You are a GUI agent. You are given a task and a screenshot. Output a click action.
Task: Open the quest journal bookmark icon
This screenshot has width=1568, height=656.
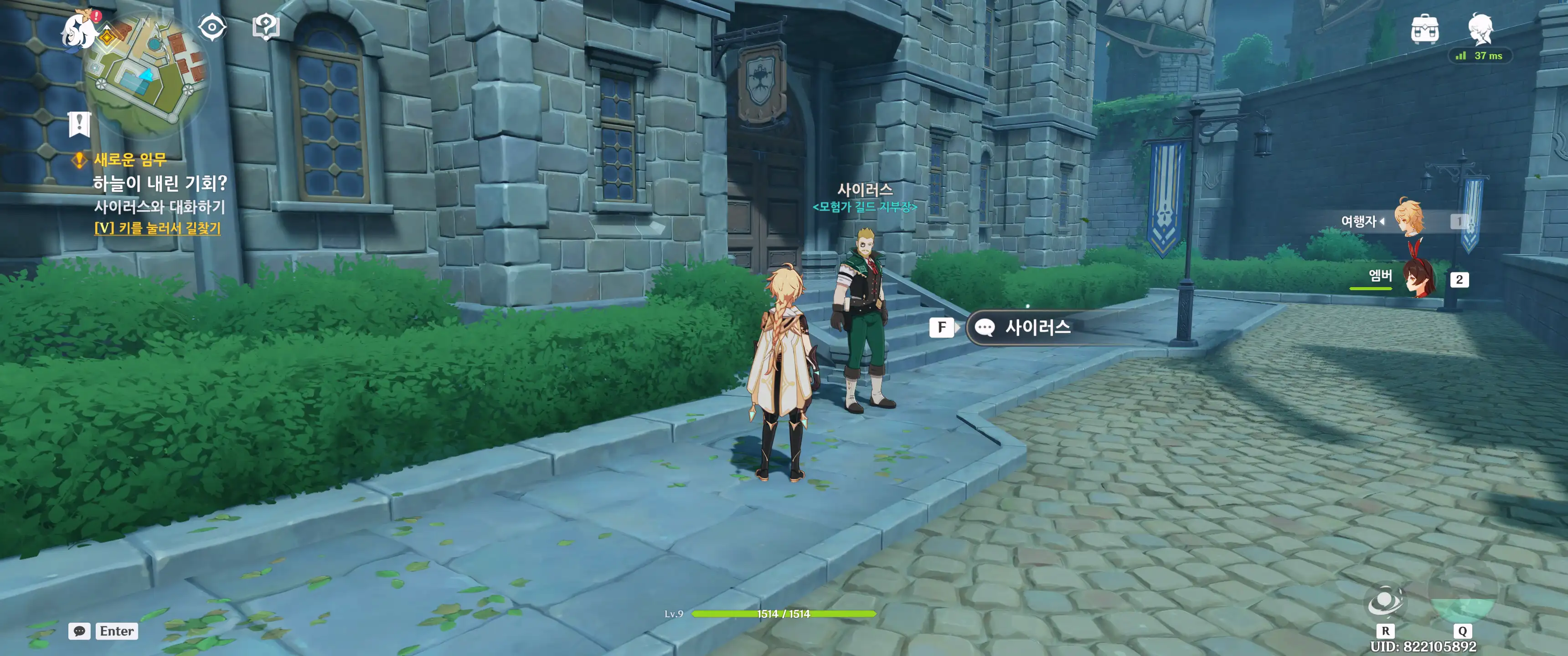click(79, 124)
